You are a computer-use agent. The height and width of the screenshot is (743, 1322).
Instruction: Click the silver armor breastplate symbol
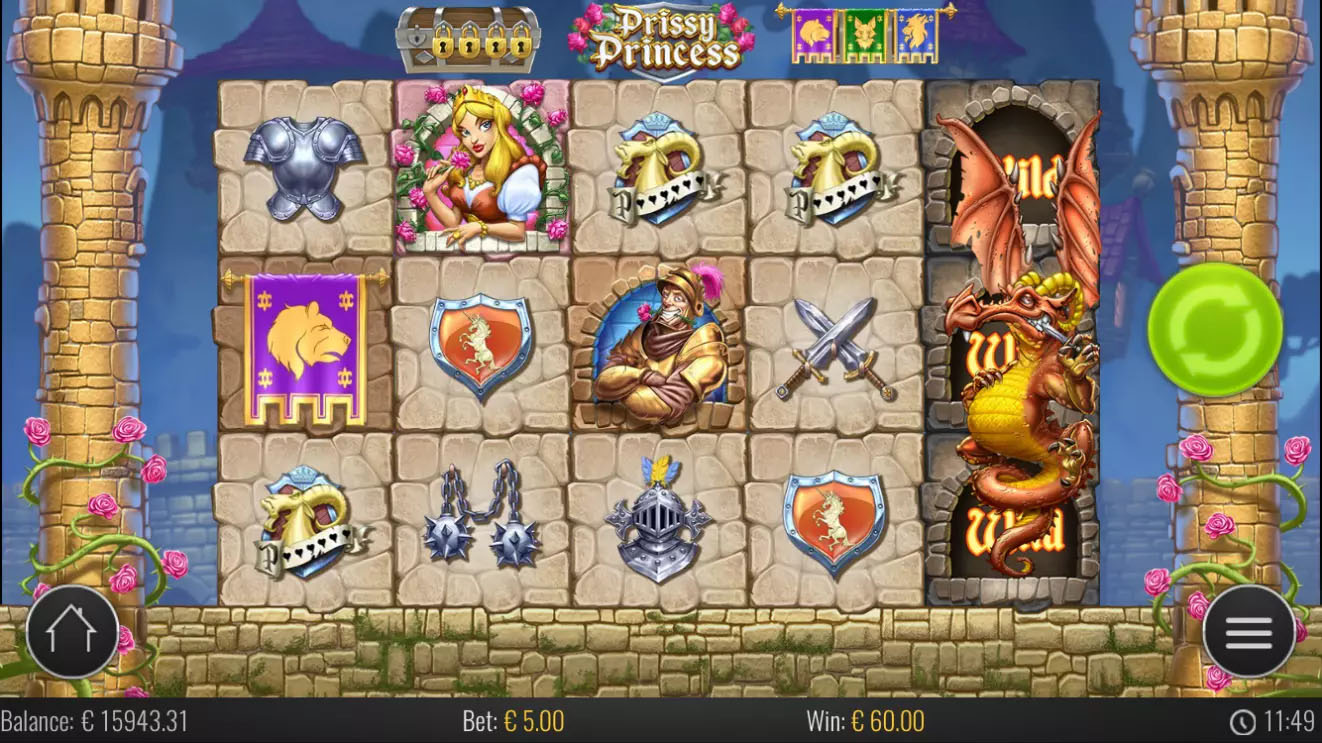click(305, 165)
